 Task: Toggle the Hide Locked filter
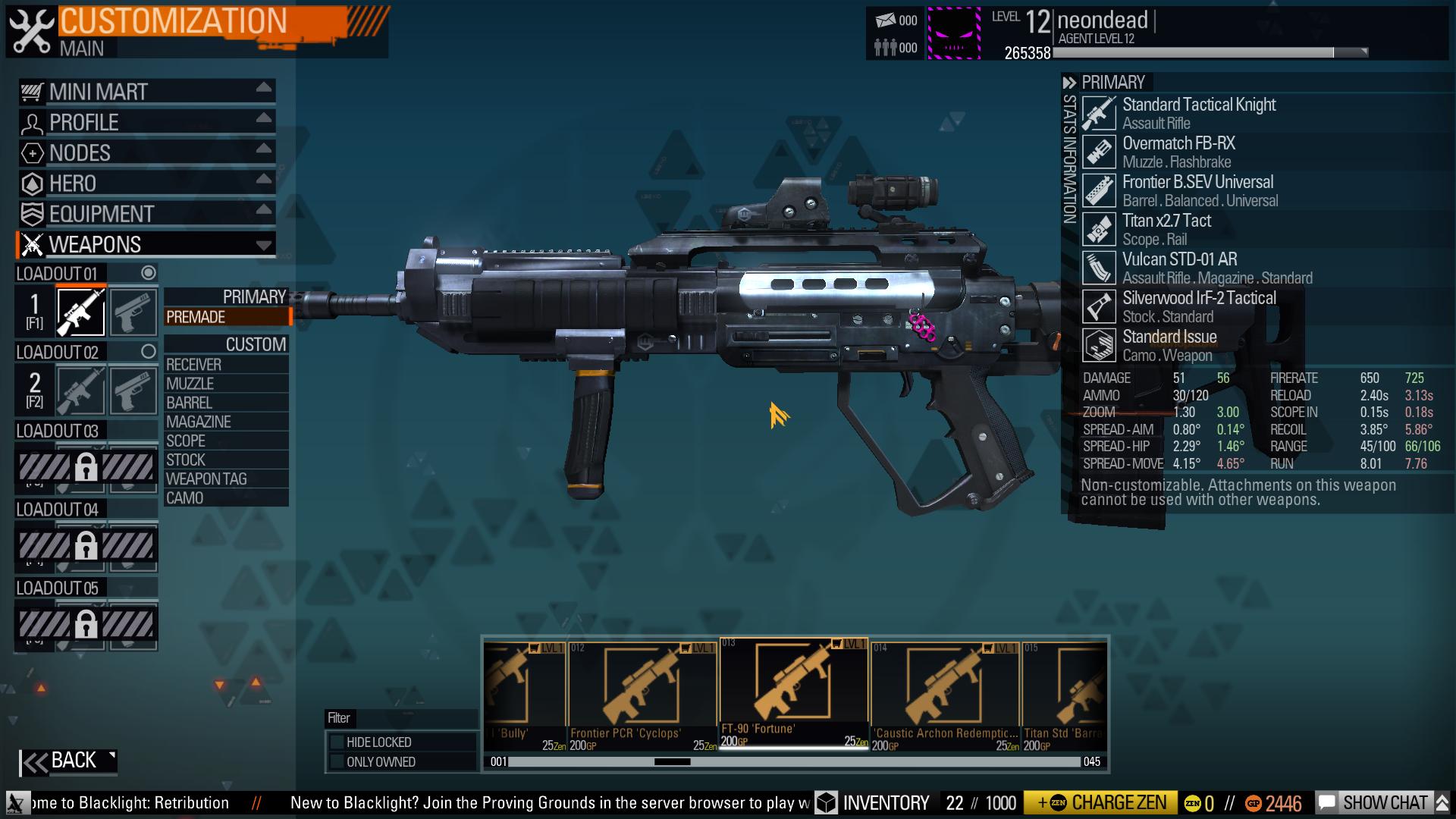click(337, 742)
